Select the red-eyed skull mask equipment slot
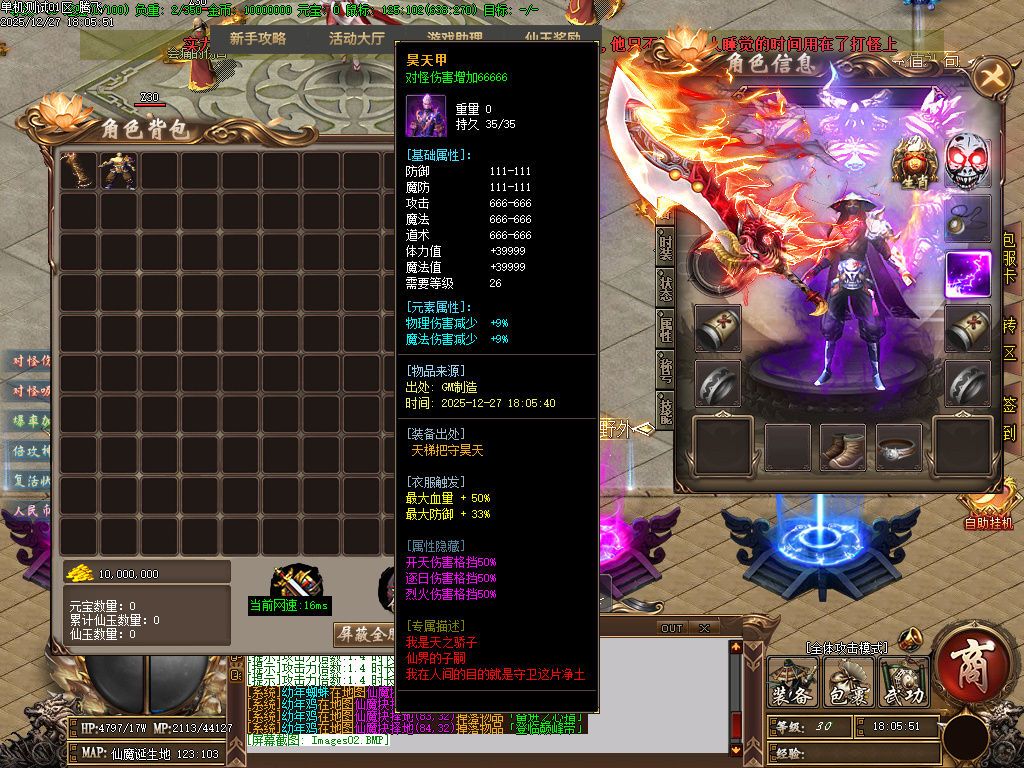This screenshot has width=1024, height=768. click(x=968, y=163)
